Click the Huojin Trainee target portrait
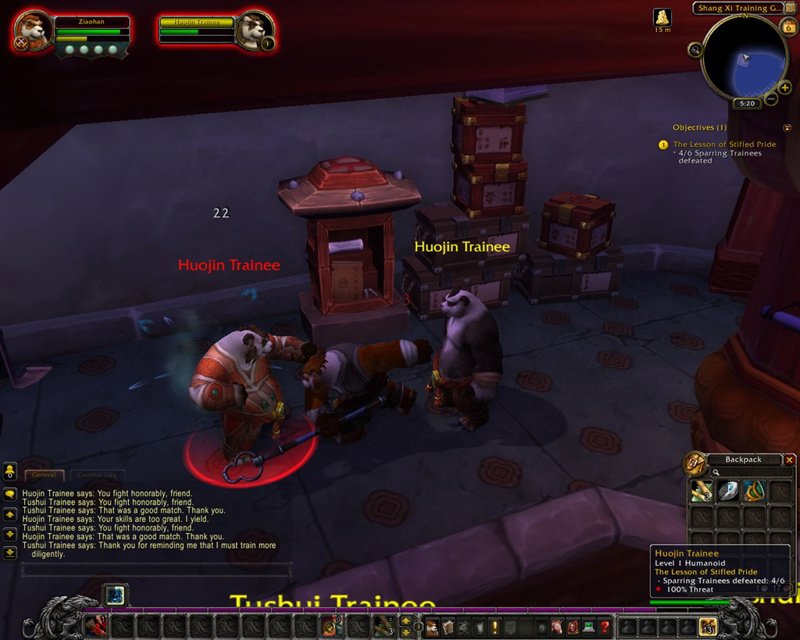 pos(254,29)
